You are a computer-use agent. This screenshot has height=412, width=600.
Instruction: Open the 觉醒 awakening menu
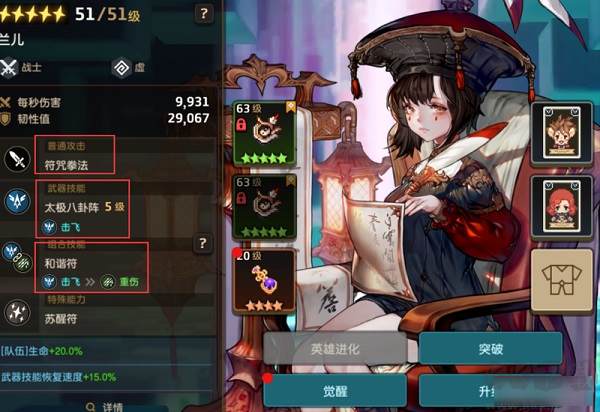point(334,391)
